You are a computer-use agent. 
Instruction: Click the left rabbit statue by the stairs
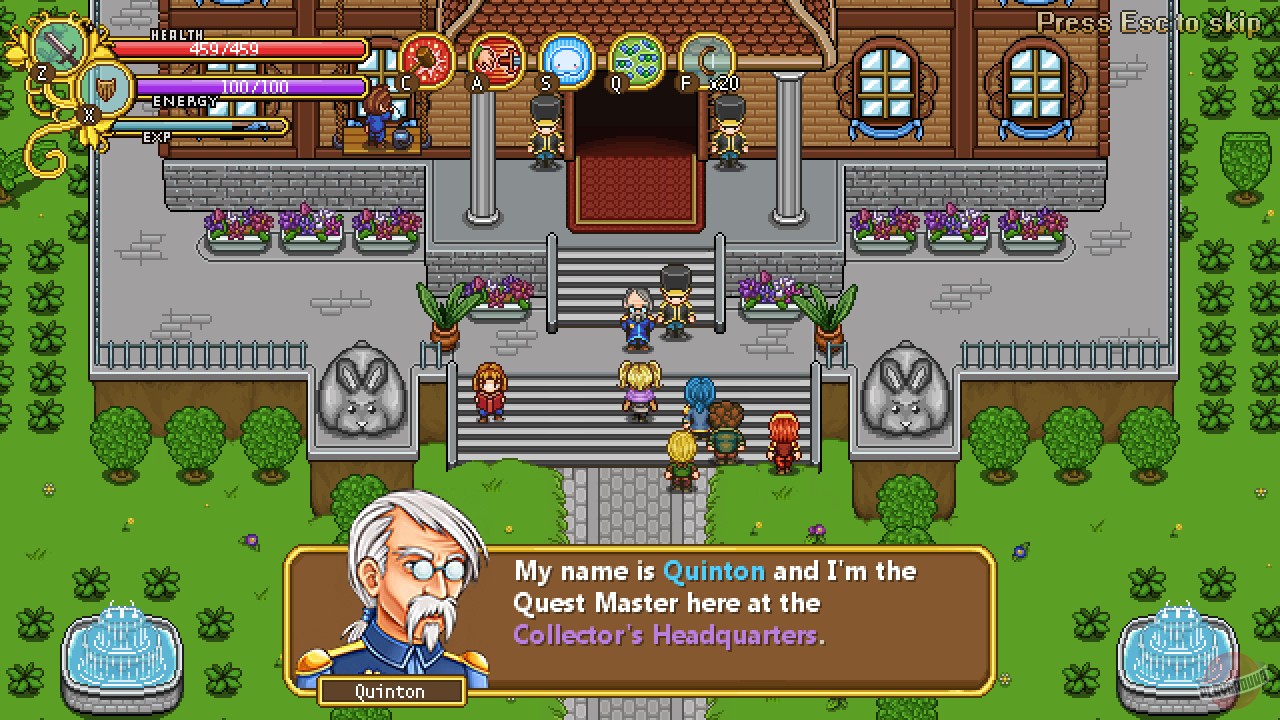point(363,390)
